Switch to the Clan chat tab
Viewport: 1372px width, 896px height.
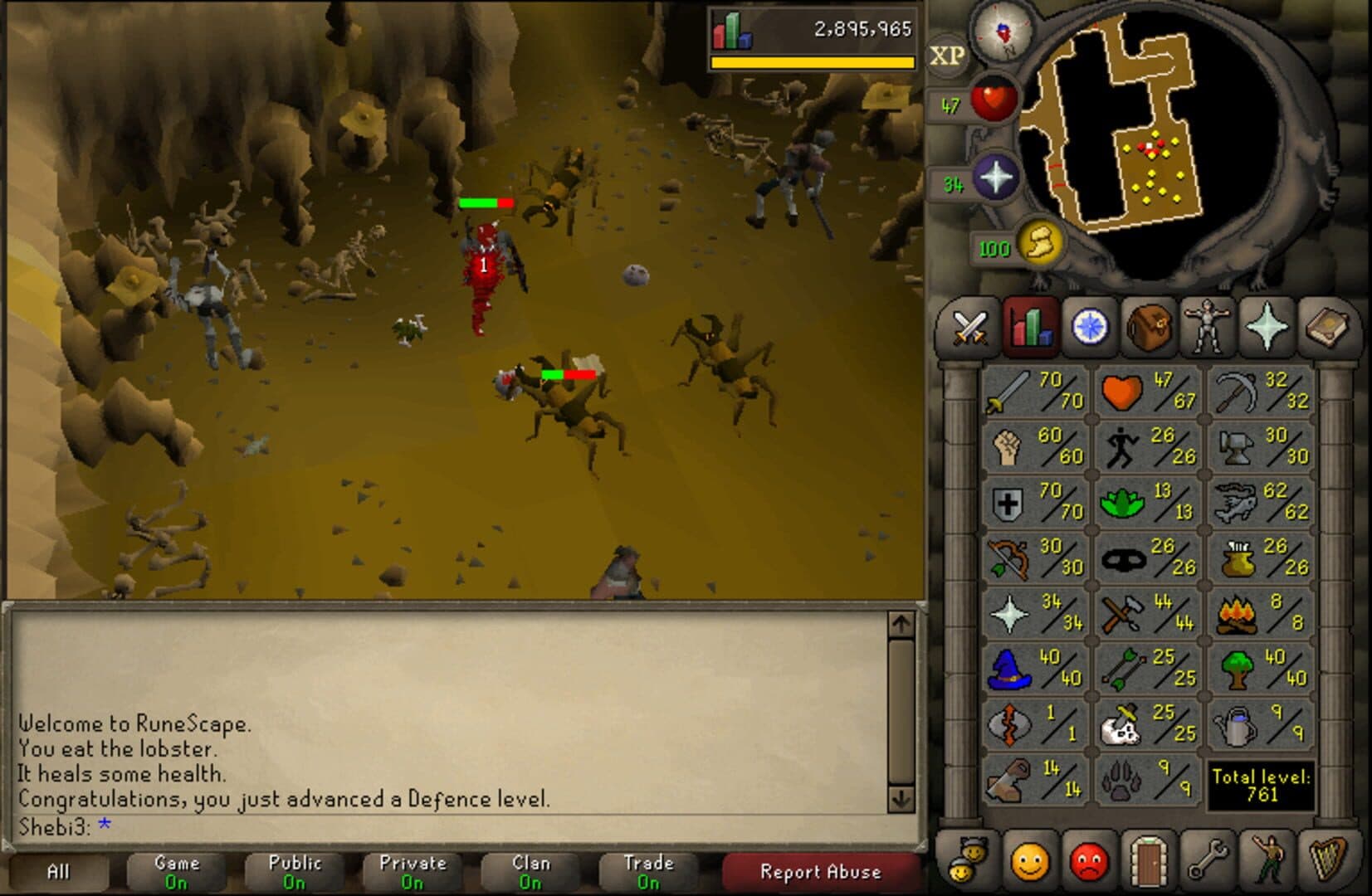pyautogui.click(x=530, y=869)
